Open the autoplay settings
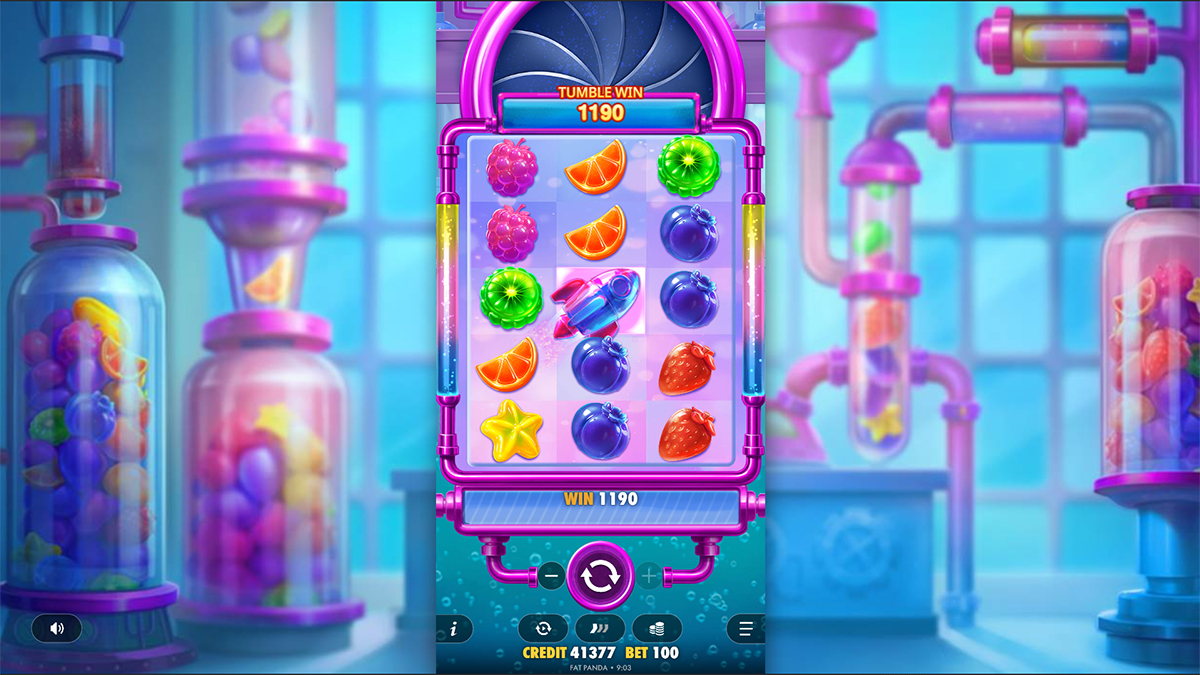The height and width of the screenshot is (675, 1200). click(x=543, y=628)
